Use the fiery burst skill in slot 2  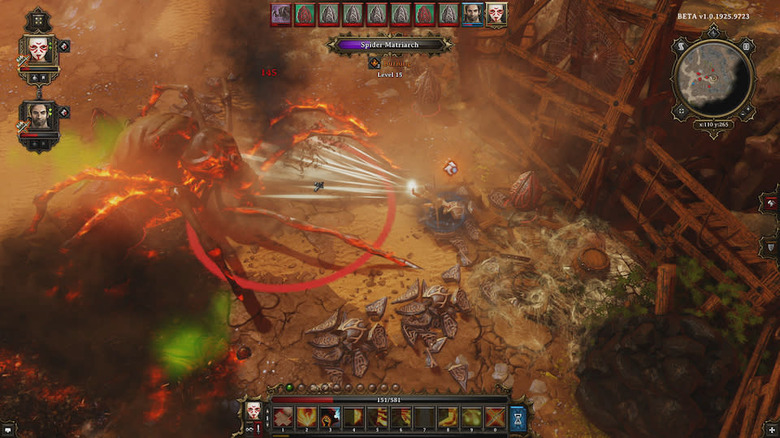point(305,417)
